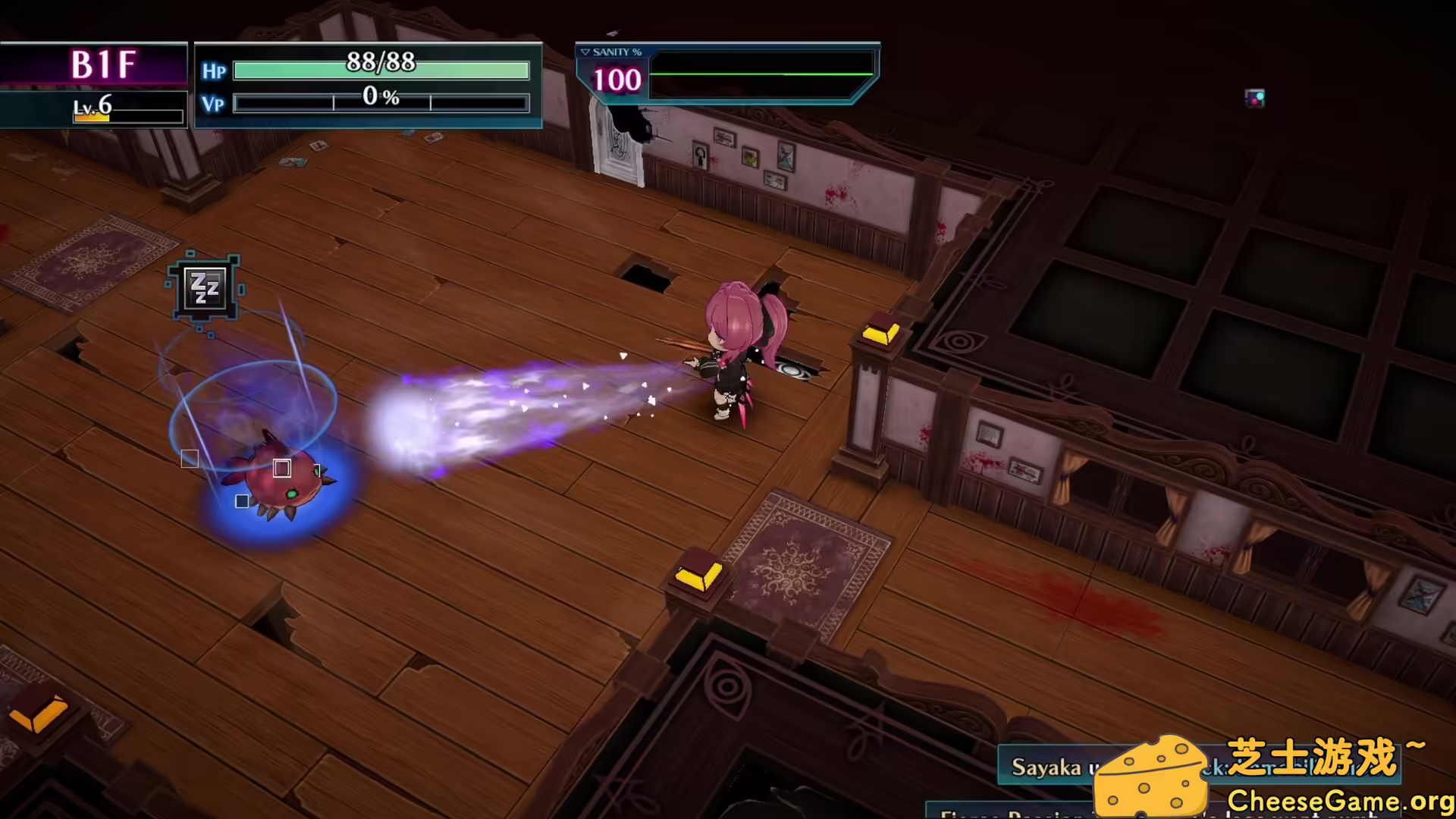Click the white door in the background hallway
Image resolution: width=1456 pixels, height=819 pixels.
(616, 143)
